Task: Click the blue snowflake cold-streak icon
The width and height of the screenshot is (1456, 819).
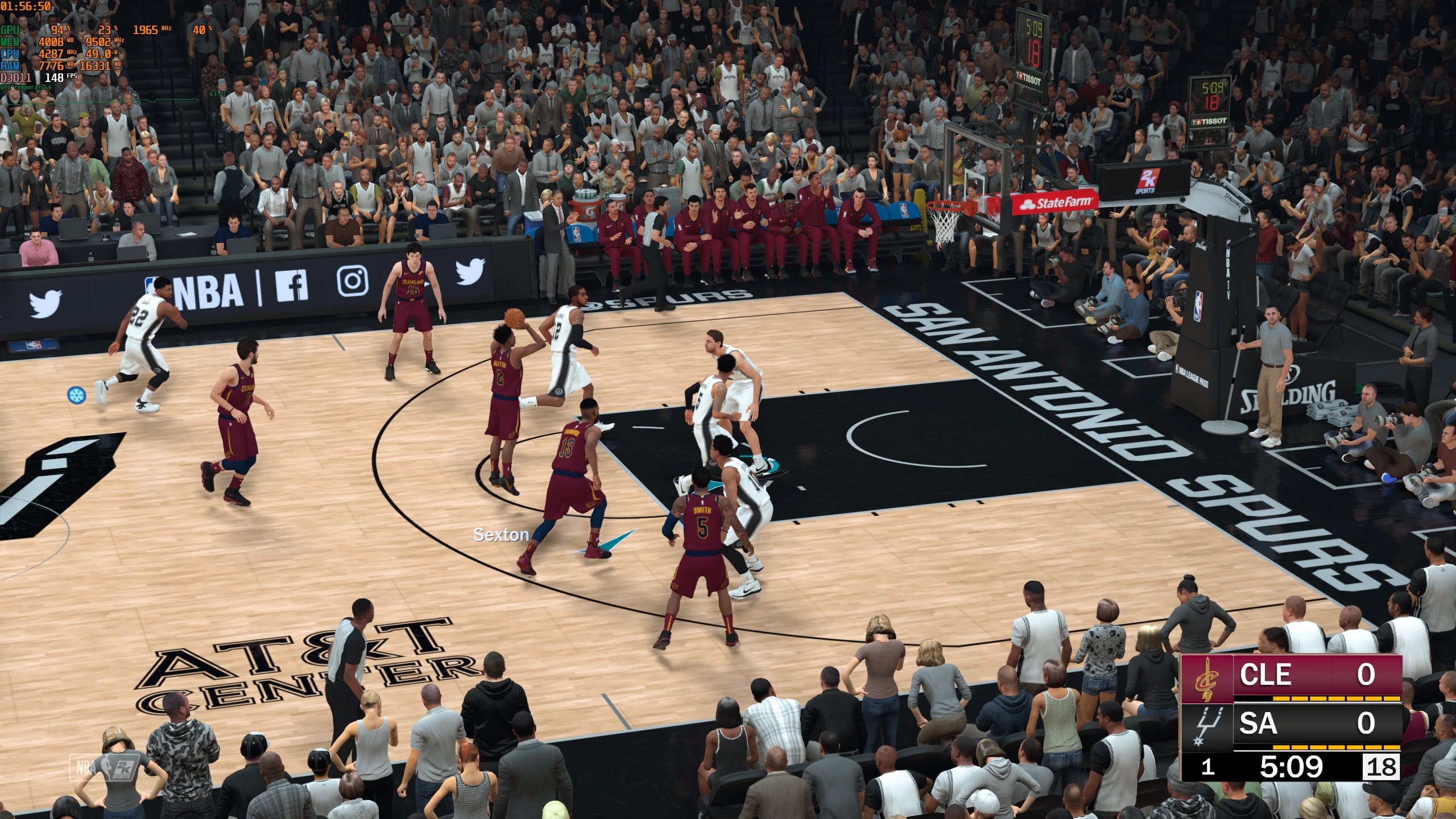Action: pyautogui.click(x=76, y=394)
